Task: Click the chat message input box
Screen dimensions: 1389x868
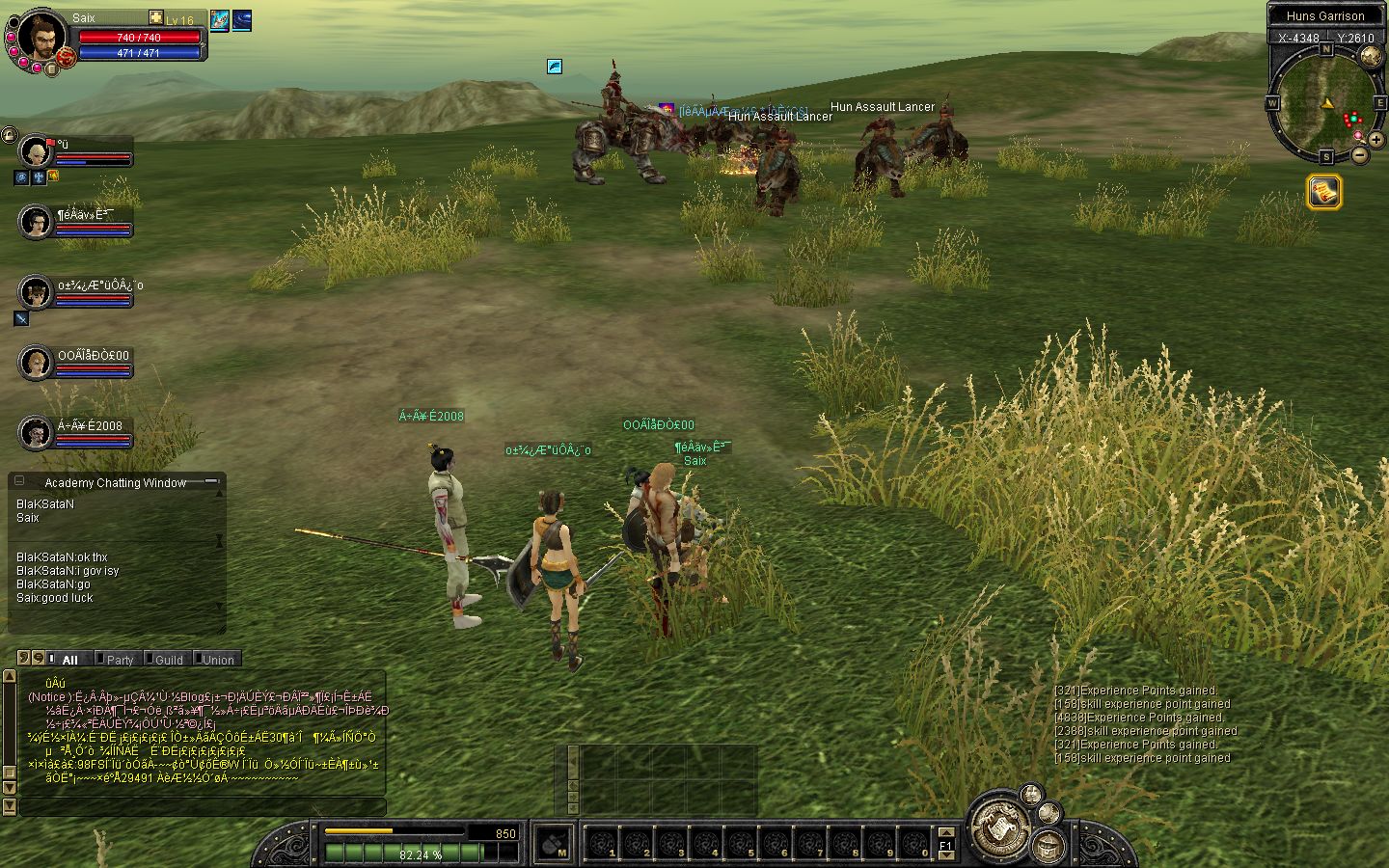Action: click(x=203, y=807)
